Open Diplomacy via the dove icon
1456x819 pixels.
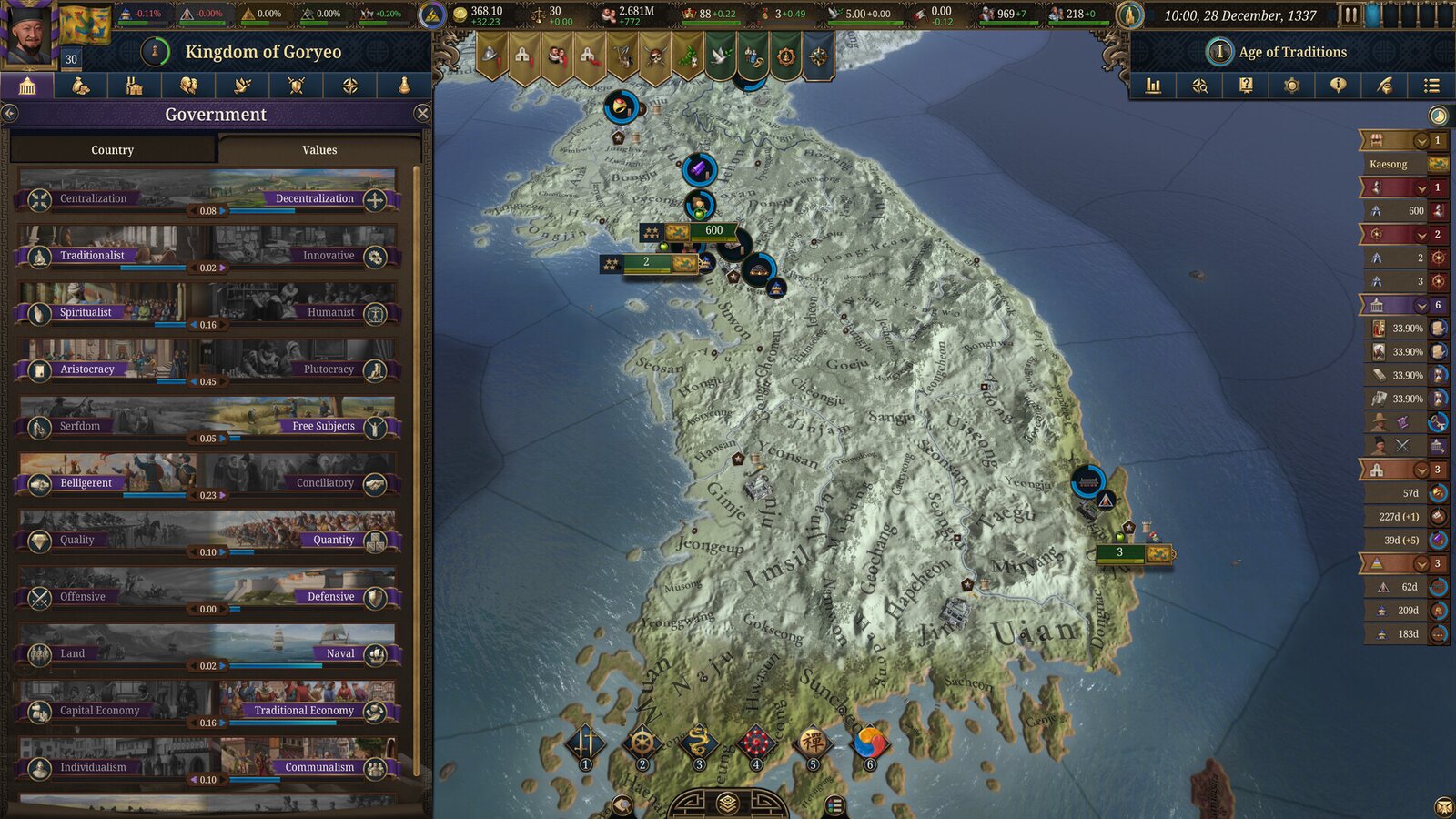click(x=242, y=86)
